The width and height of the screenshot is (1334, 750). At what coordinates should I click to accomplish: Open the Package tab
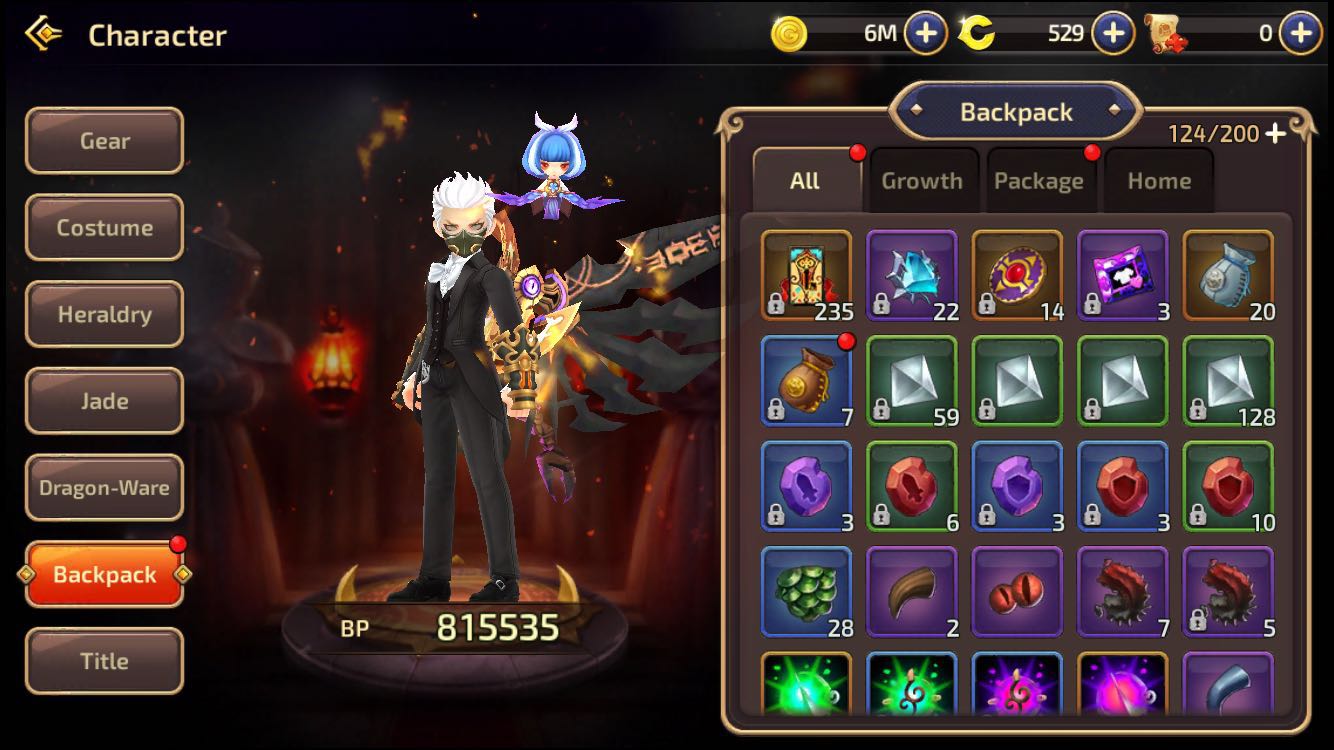point(1040,180)
